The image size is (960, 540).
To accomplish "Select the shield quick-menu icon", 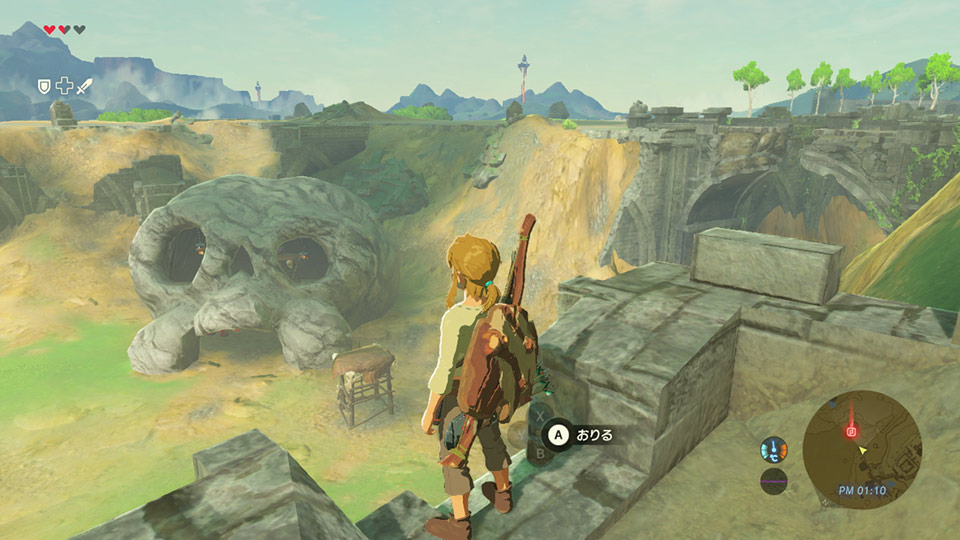I will [x=44, y=86].
